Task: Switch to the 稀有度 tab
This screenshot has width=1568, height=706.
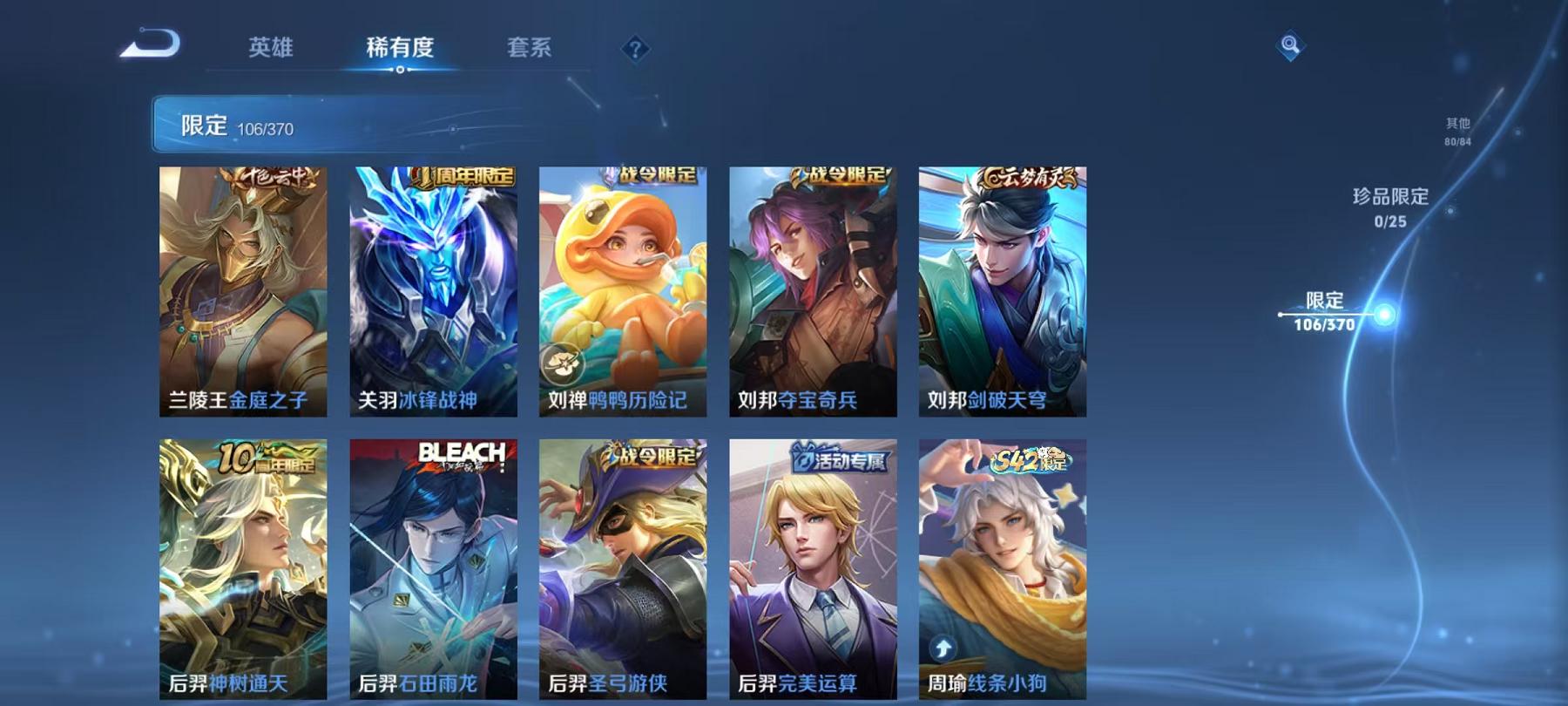Action: 401,50
